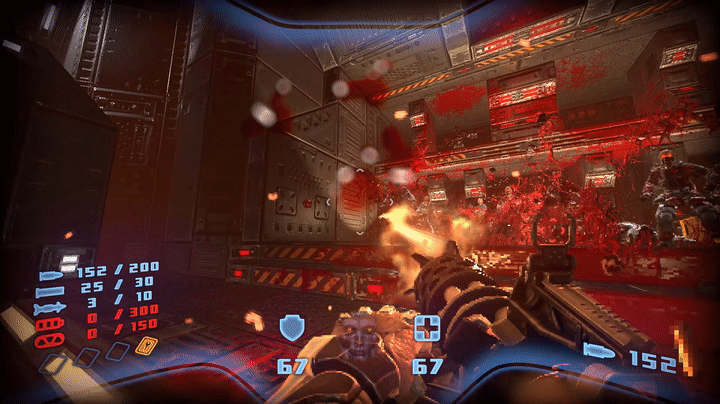This screenshot has height=404, width=720.
Task: Select the shotgun shell ammo icon
Action: 50,292
